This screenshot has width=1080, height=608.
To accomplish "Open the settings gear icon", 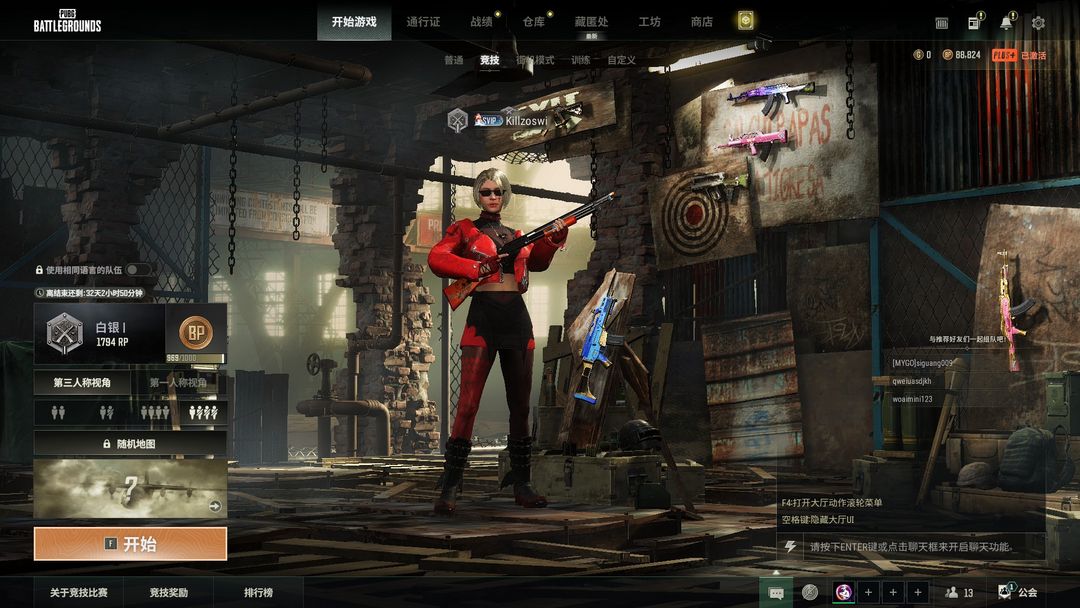I will [x=1038, y=23].
